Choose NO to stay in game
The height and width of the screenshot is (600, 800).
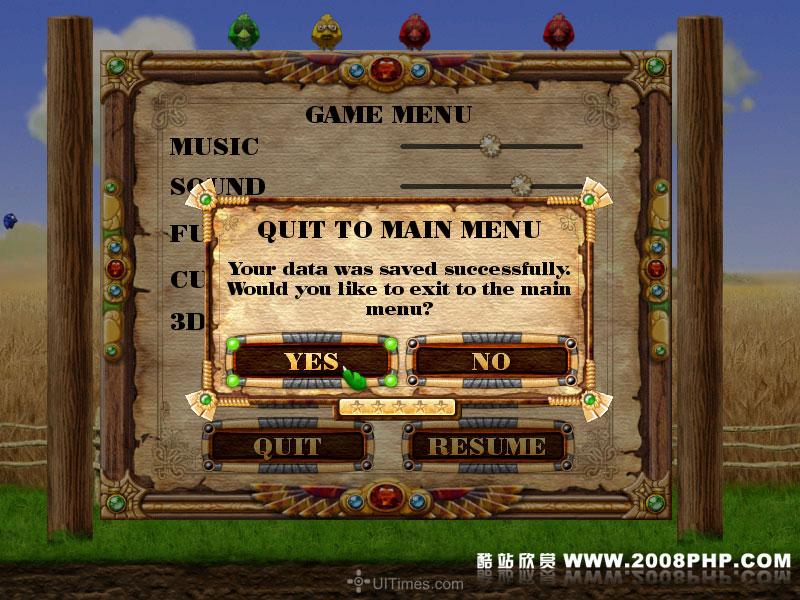490,361
